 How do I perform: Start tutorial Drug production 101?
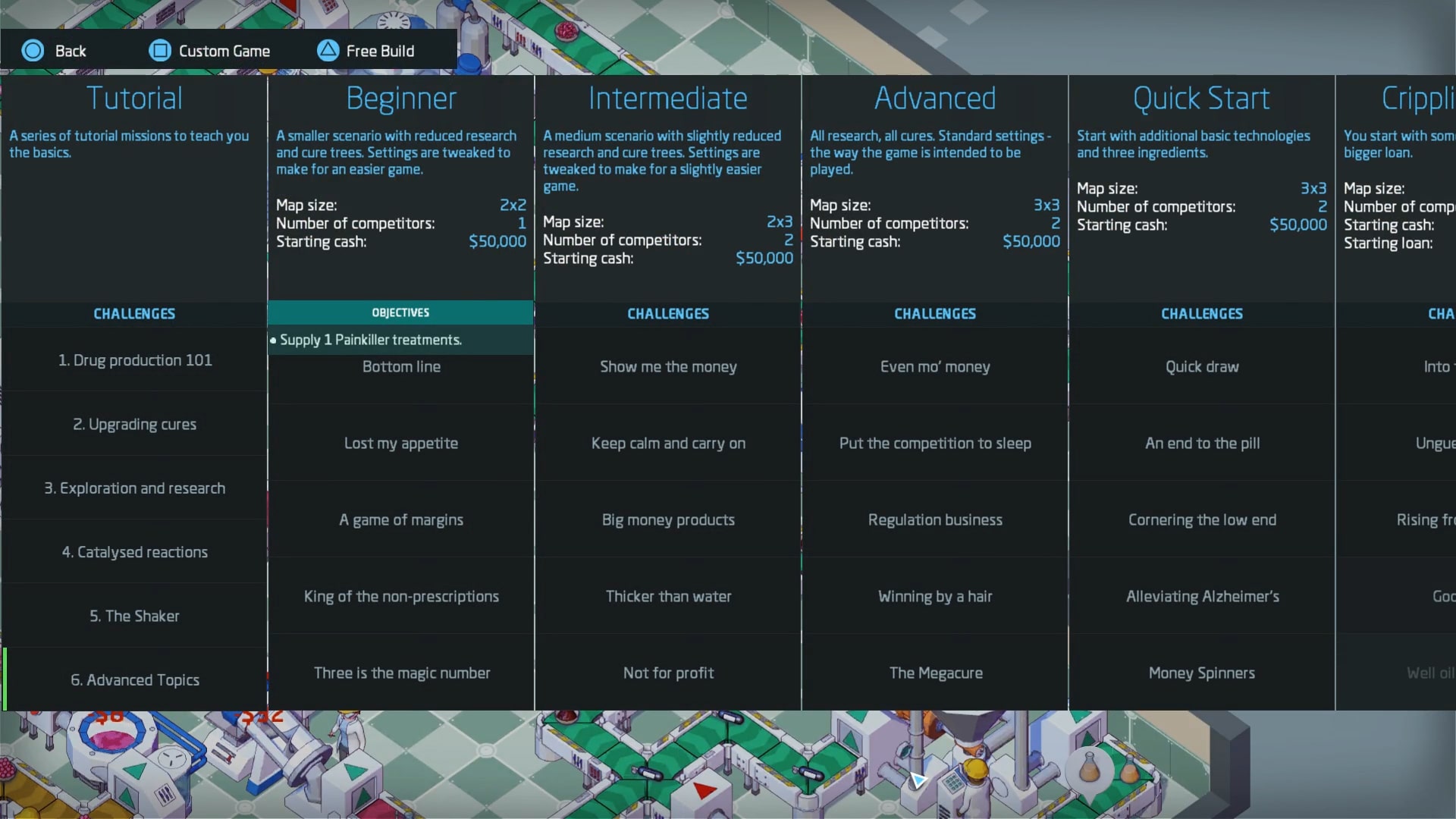135,360
